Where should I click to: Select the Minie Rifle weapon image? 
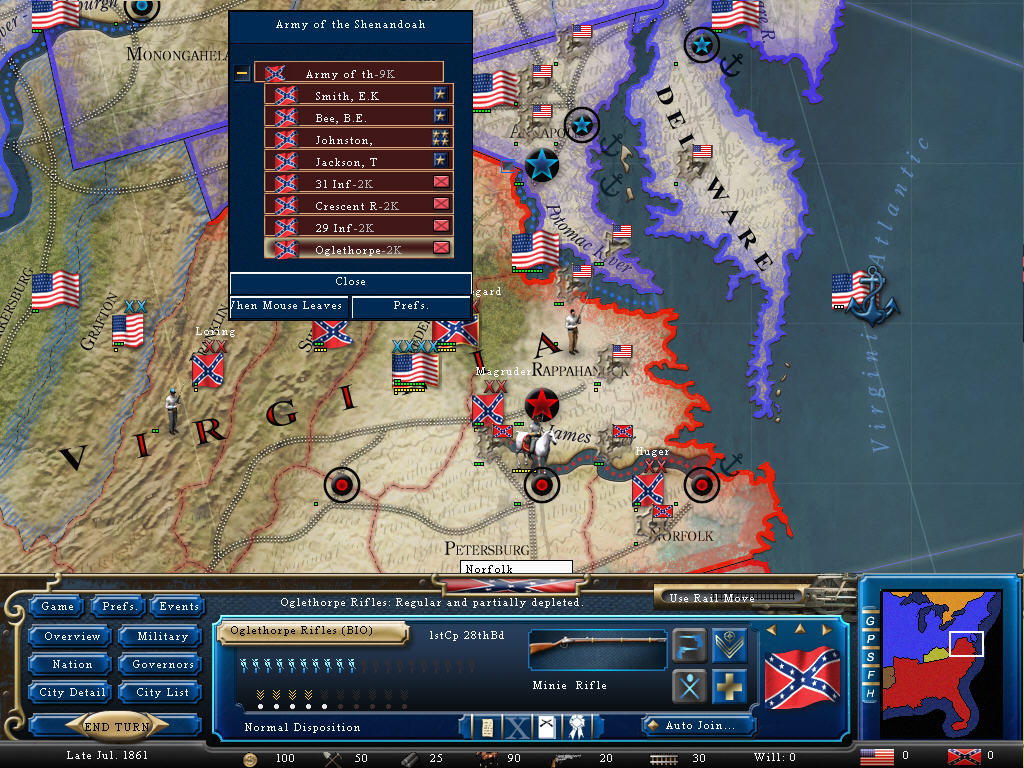click(x=597, y=648)
